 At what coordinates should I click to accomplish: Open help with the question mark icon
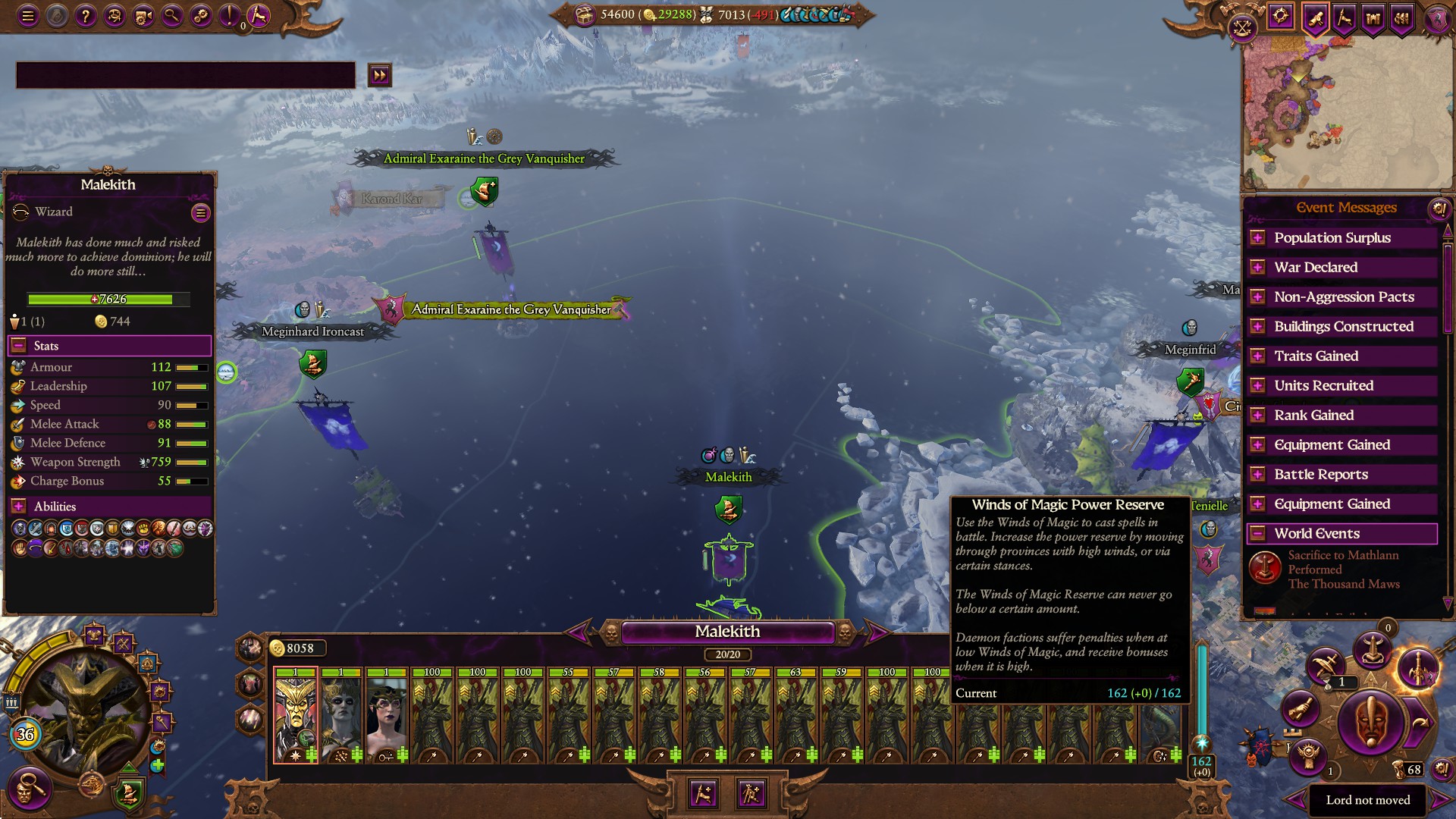85,16
